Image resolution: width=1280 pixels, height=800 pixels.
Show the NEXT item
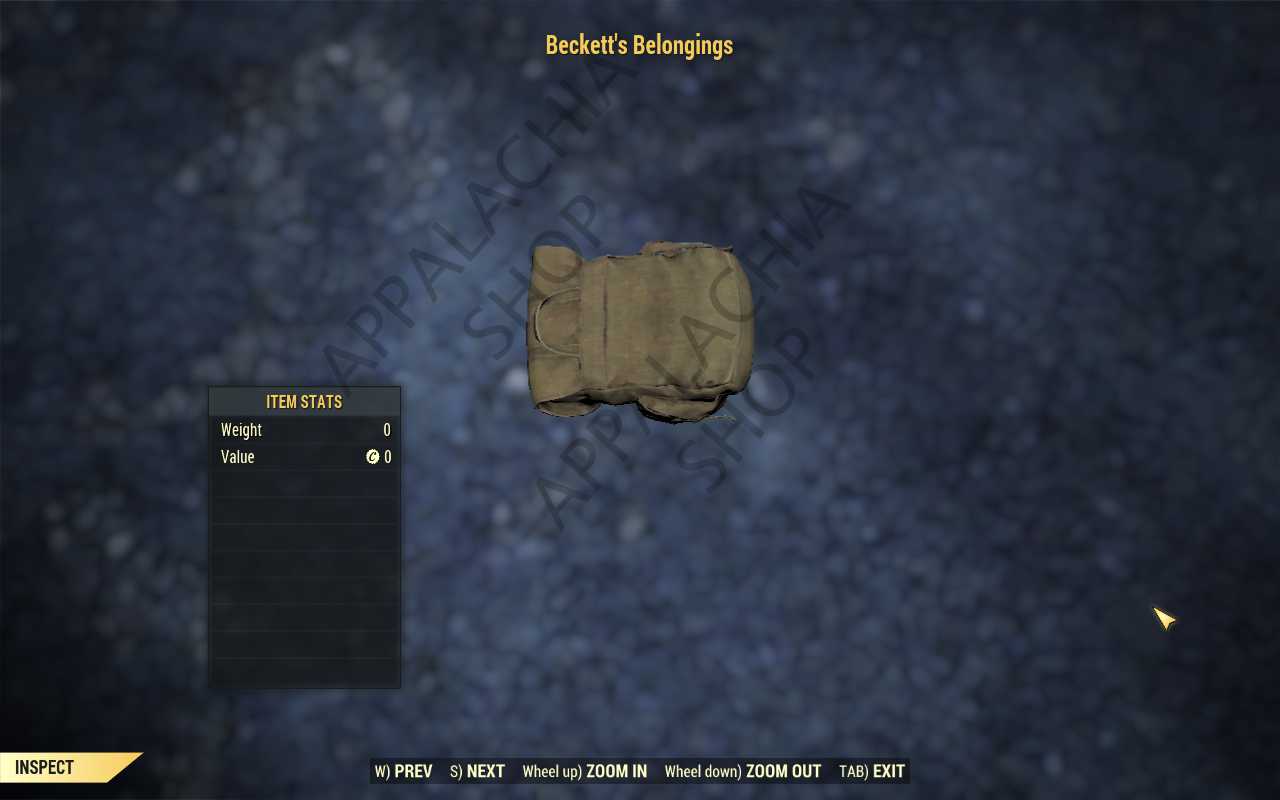pyautogui.click(x=477, y=771)
